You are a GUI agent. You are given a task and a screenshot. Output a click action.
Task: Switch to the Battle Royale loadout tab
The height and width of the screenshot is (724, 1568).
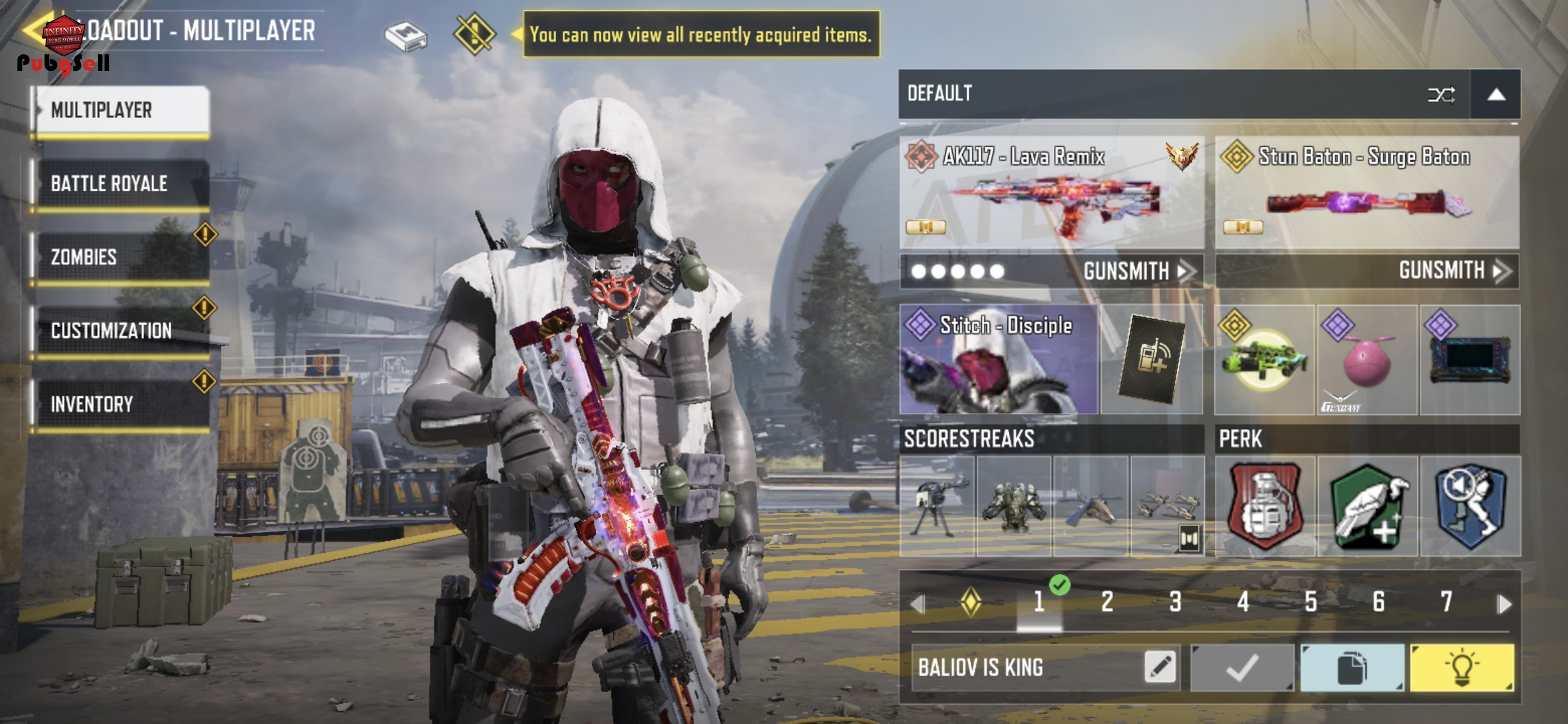coord(122,184)
